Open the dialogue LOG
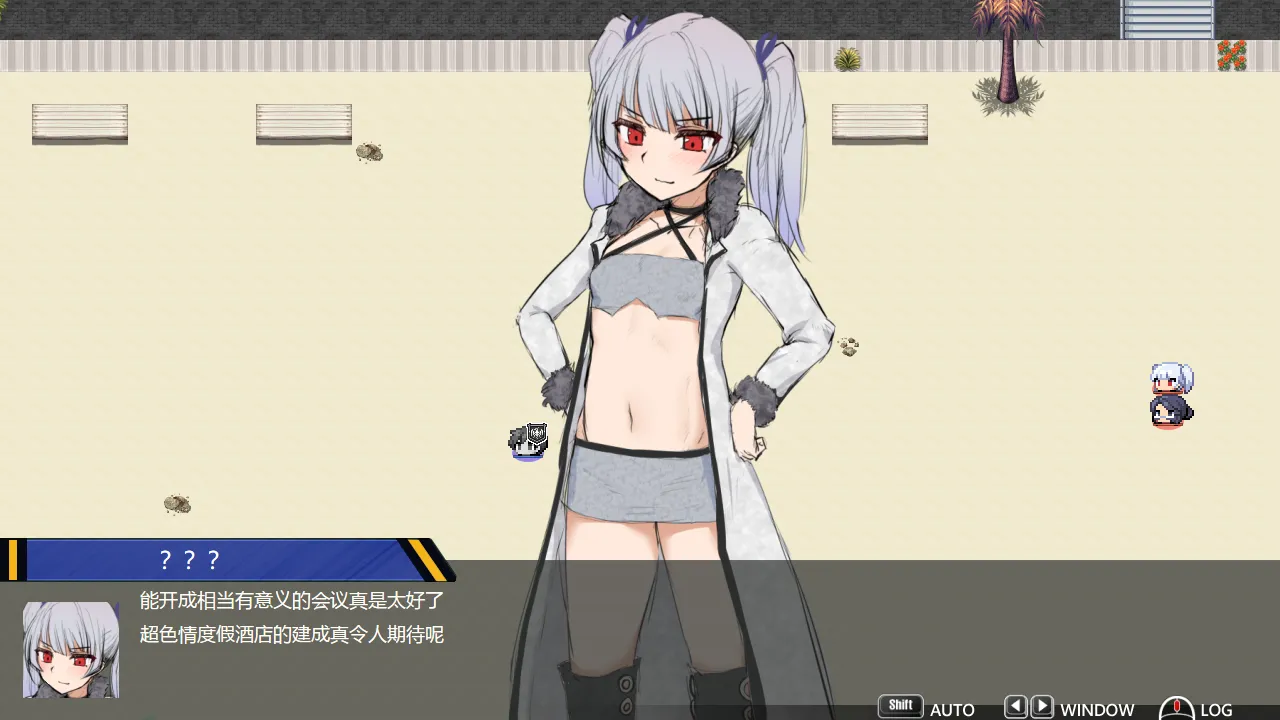Screen dimensions: 1280x720 pos(1214,709)
